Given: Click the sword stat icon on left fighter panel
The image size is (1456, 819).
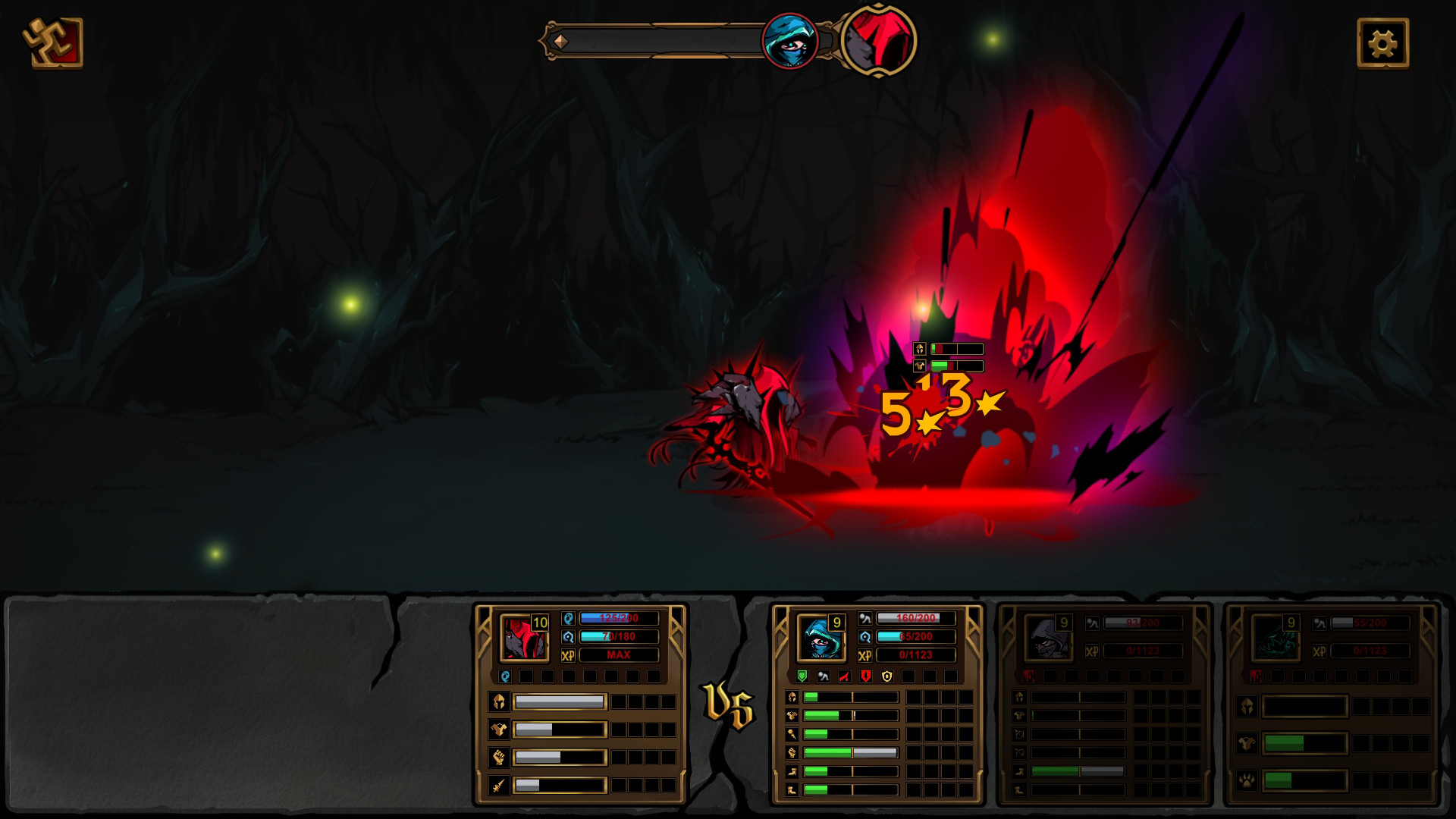Looking at the screenshot, I should 499,786.
